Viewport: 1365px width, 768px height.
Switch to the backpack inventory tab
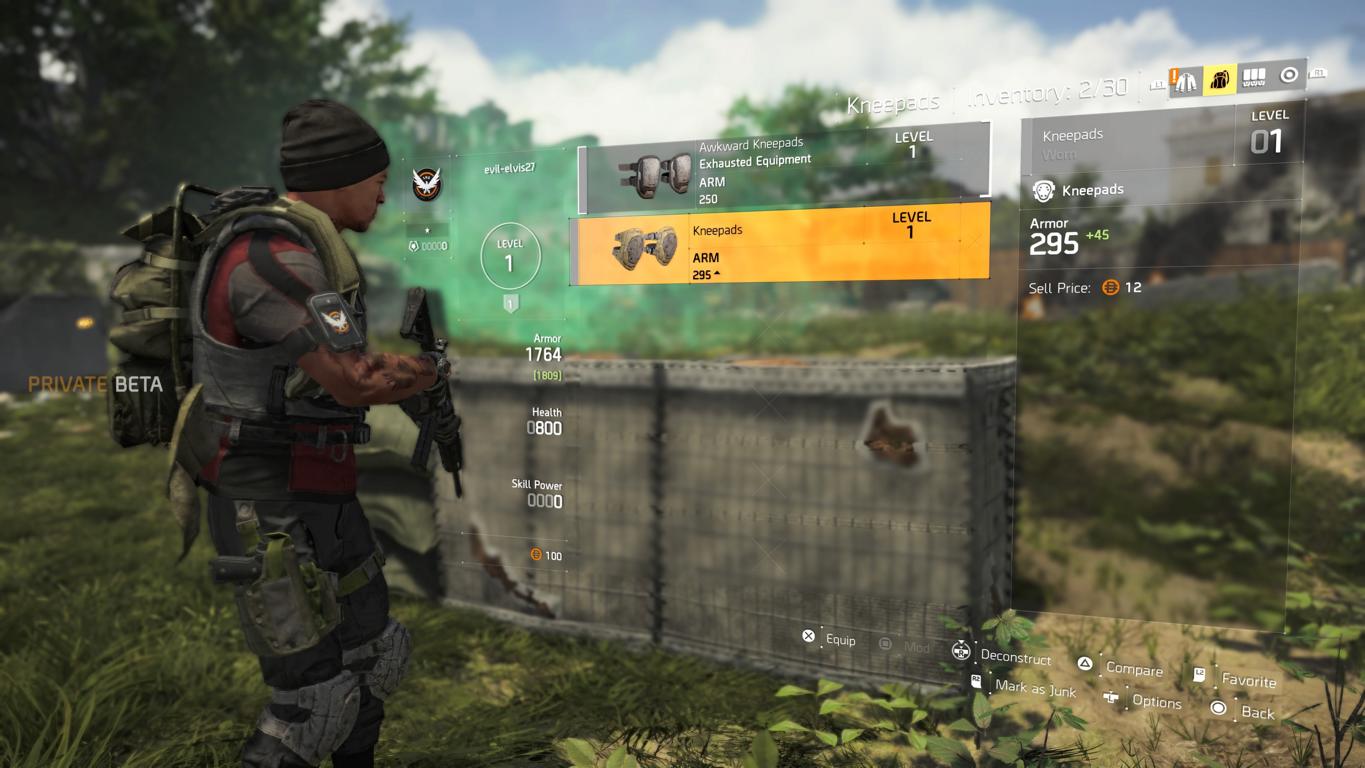(x=1220, y=79)
